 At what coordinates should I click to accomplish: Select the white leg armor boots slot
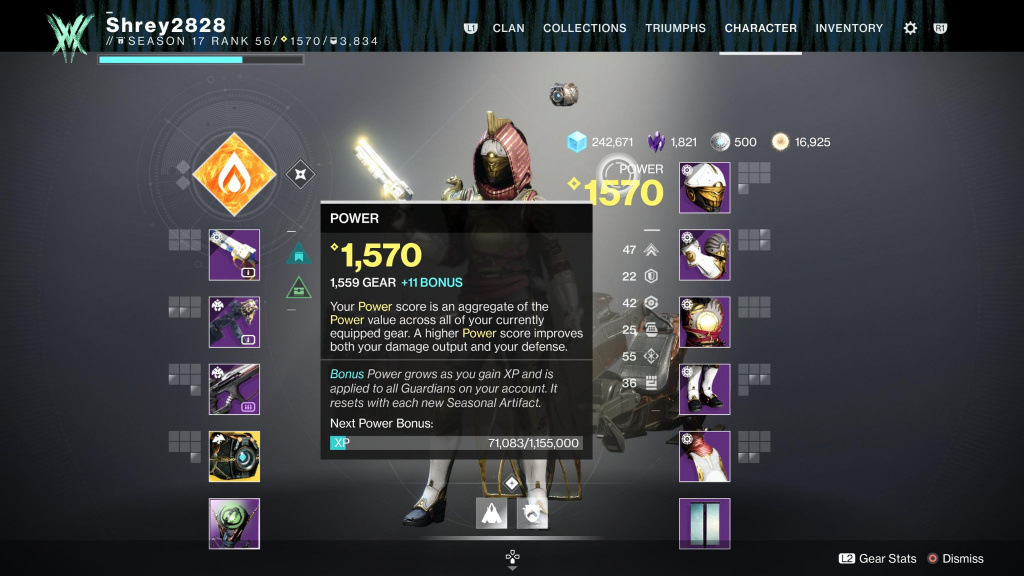pos(705,389)
